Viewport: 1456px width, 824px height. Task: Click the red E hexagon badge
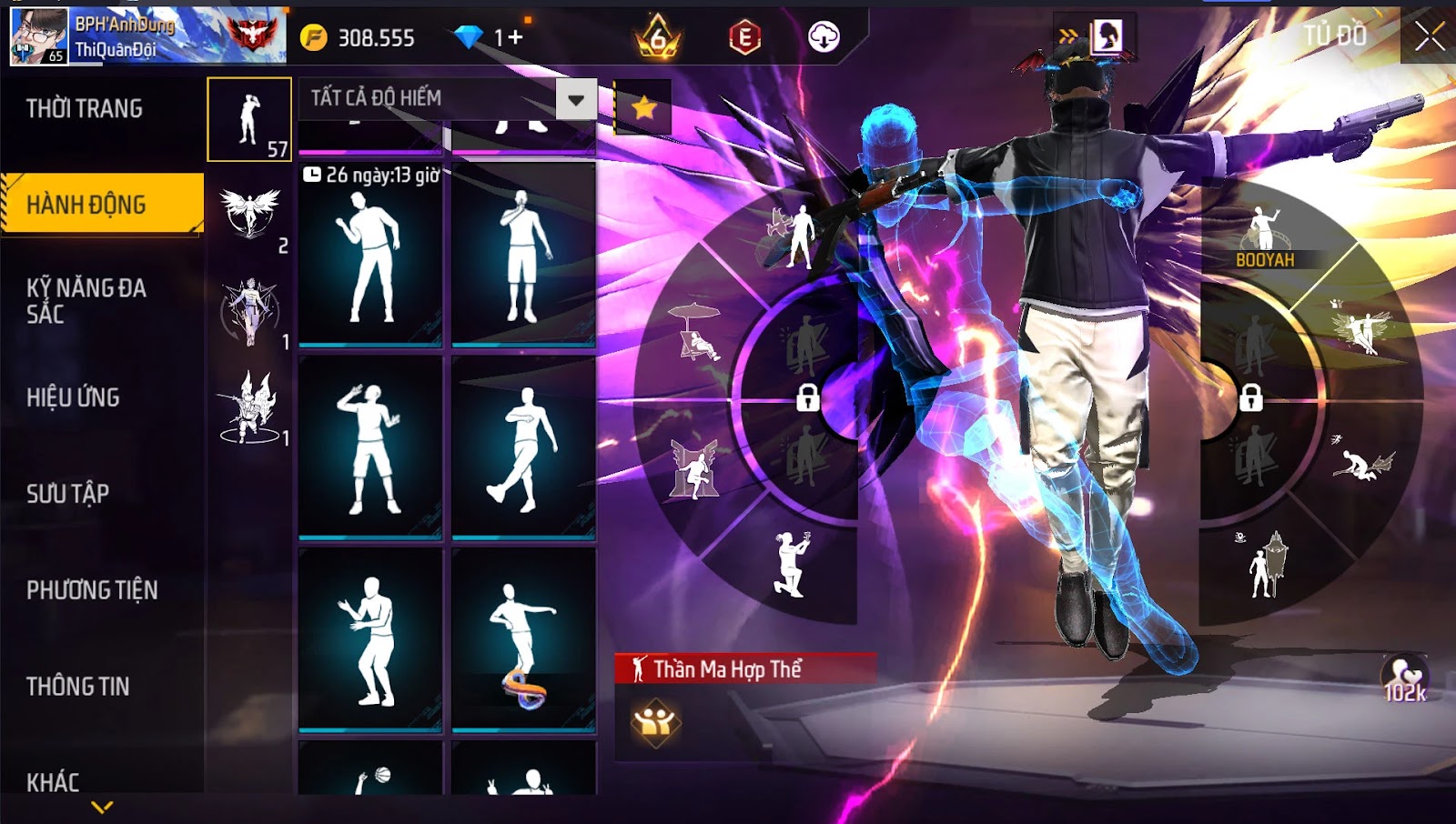click(x=744, y=37)
